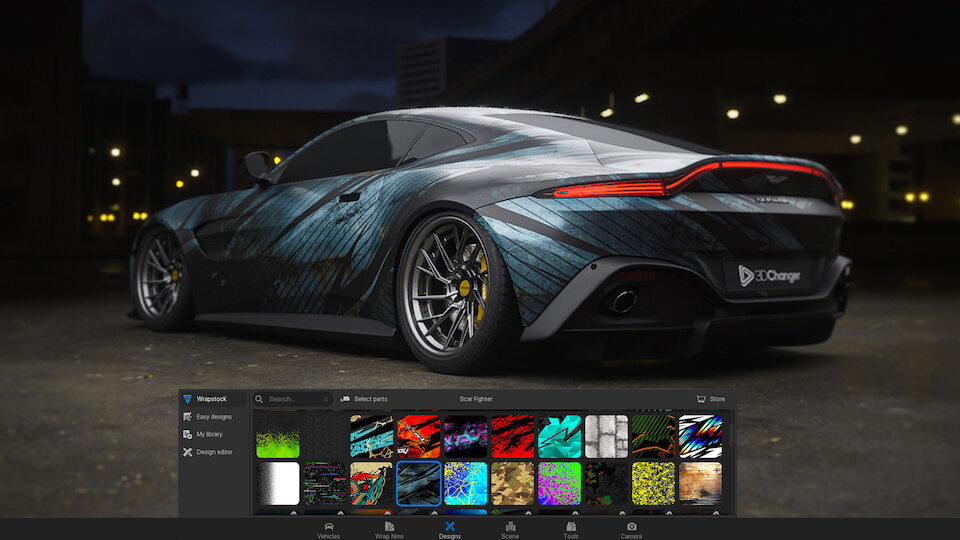The image size is (960, 540).
Task: Open the Vehicles tab
Action: pyautogui.click(x=328, y=529)
